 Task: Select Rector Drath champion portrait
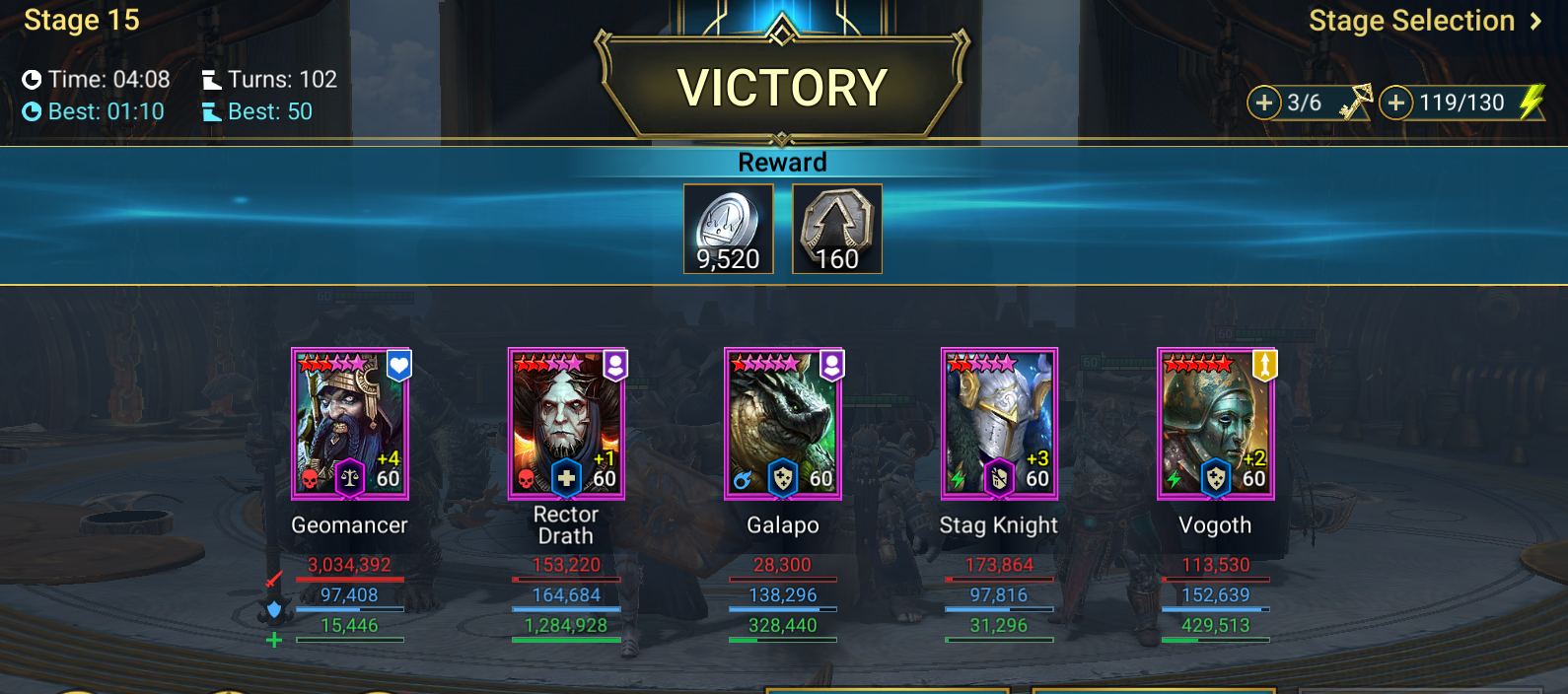pyautogui.click(x=566, y=424)
